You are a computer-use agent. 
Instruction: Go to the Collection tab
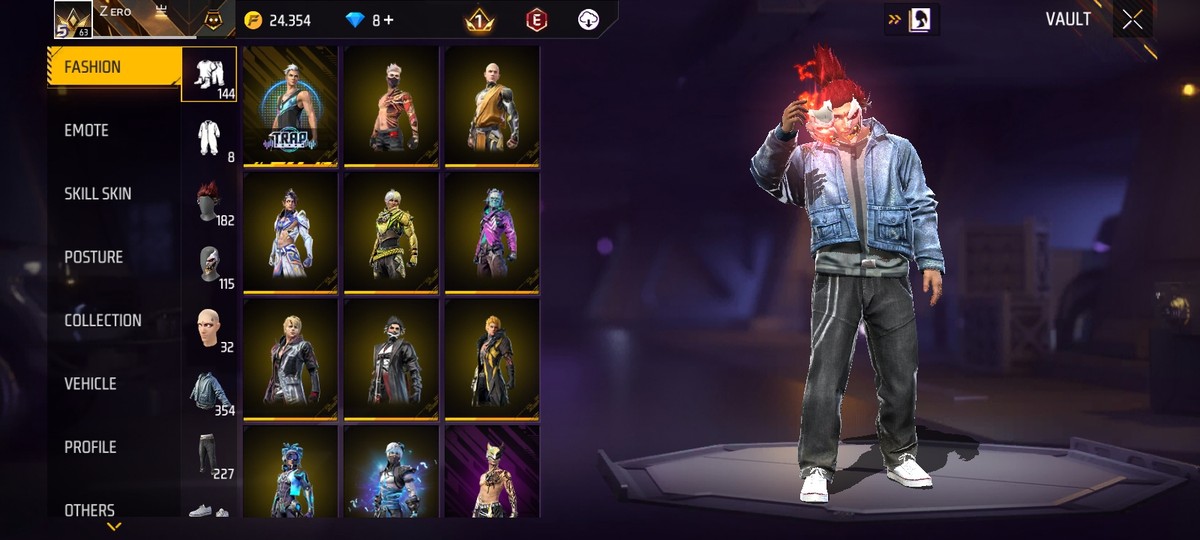103,321
